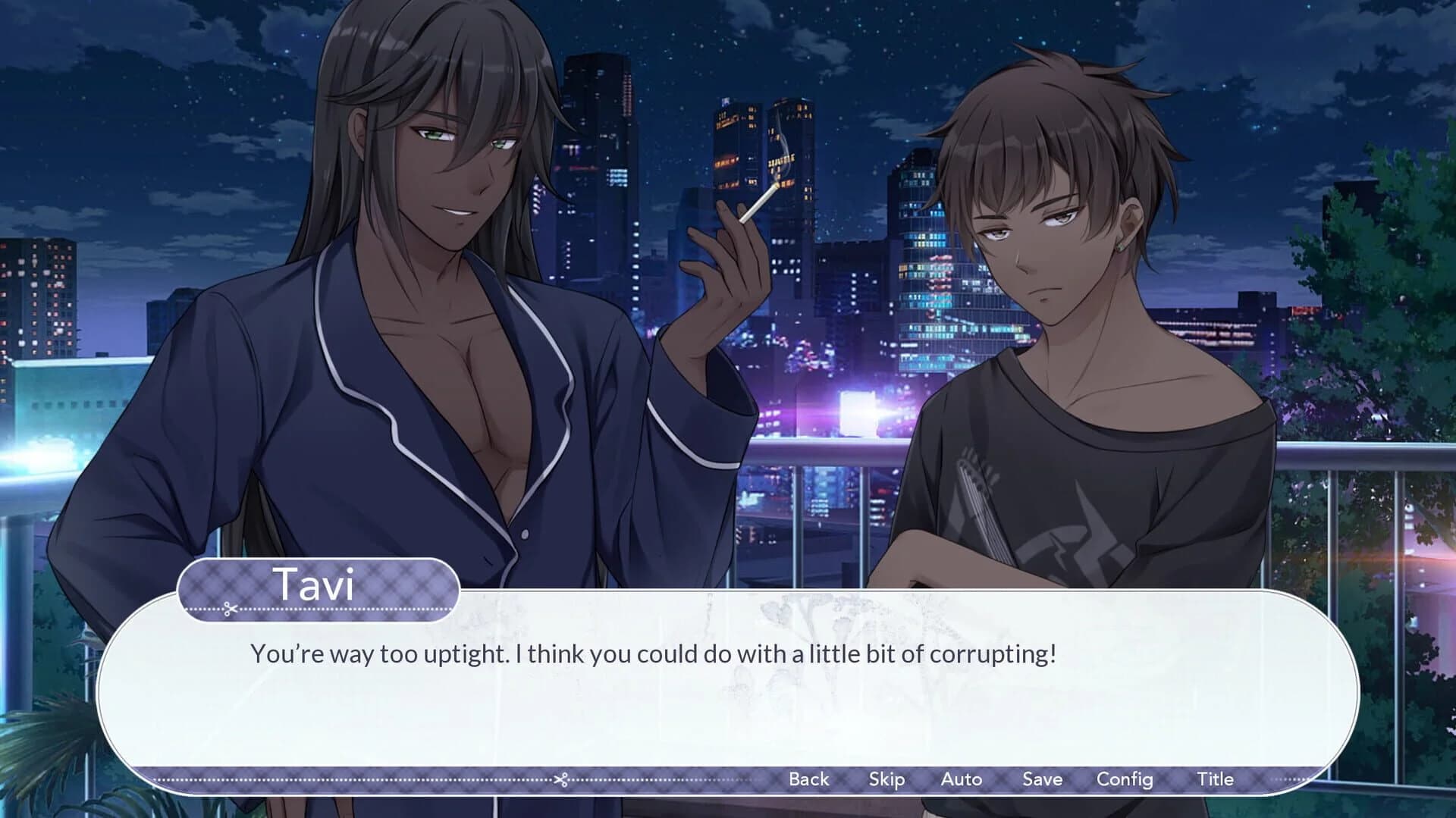Select the Save option to store progress
The height and width of the screenshot is (818, 1456).
click(1042, 779)
